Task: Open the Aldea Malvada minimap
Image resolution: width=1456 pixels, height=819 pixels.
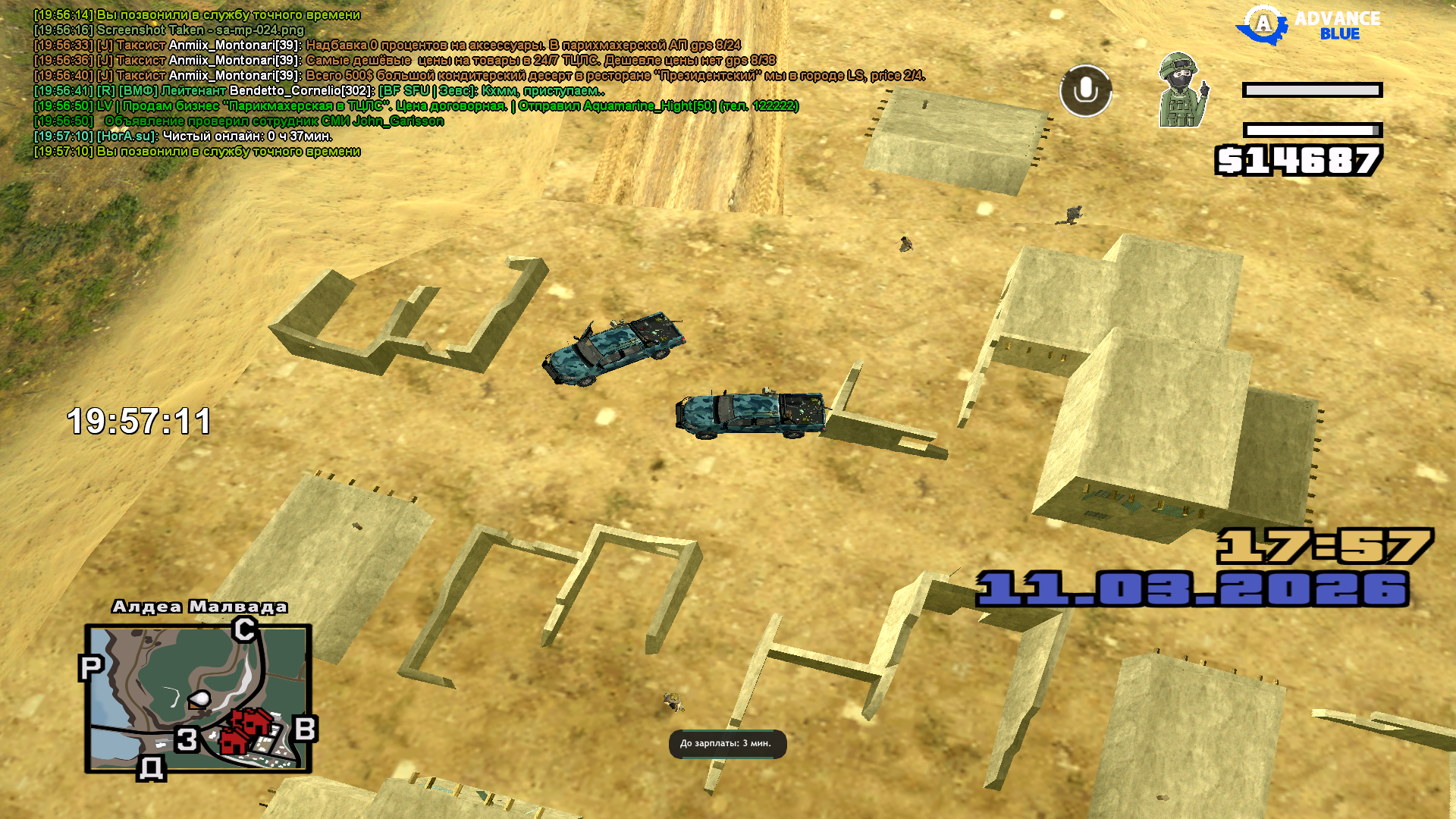Action: pyautogui.click(x=198, y=698)
